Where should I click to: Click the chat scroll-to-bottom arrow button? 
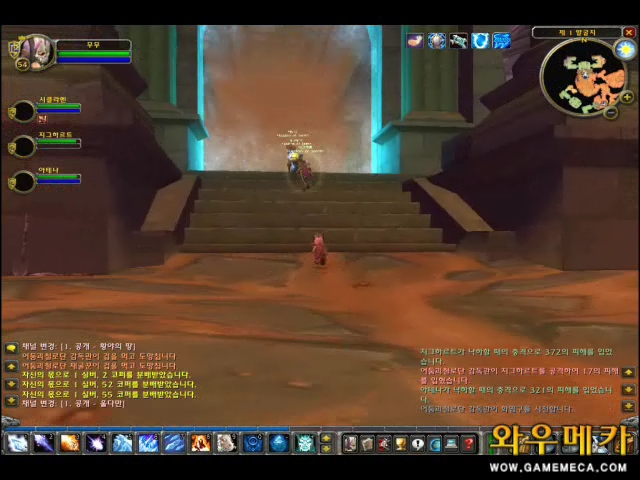(11, 400)
